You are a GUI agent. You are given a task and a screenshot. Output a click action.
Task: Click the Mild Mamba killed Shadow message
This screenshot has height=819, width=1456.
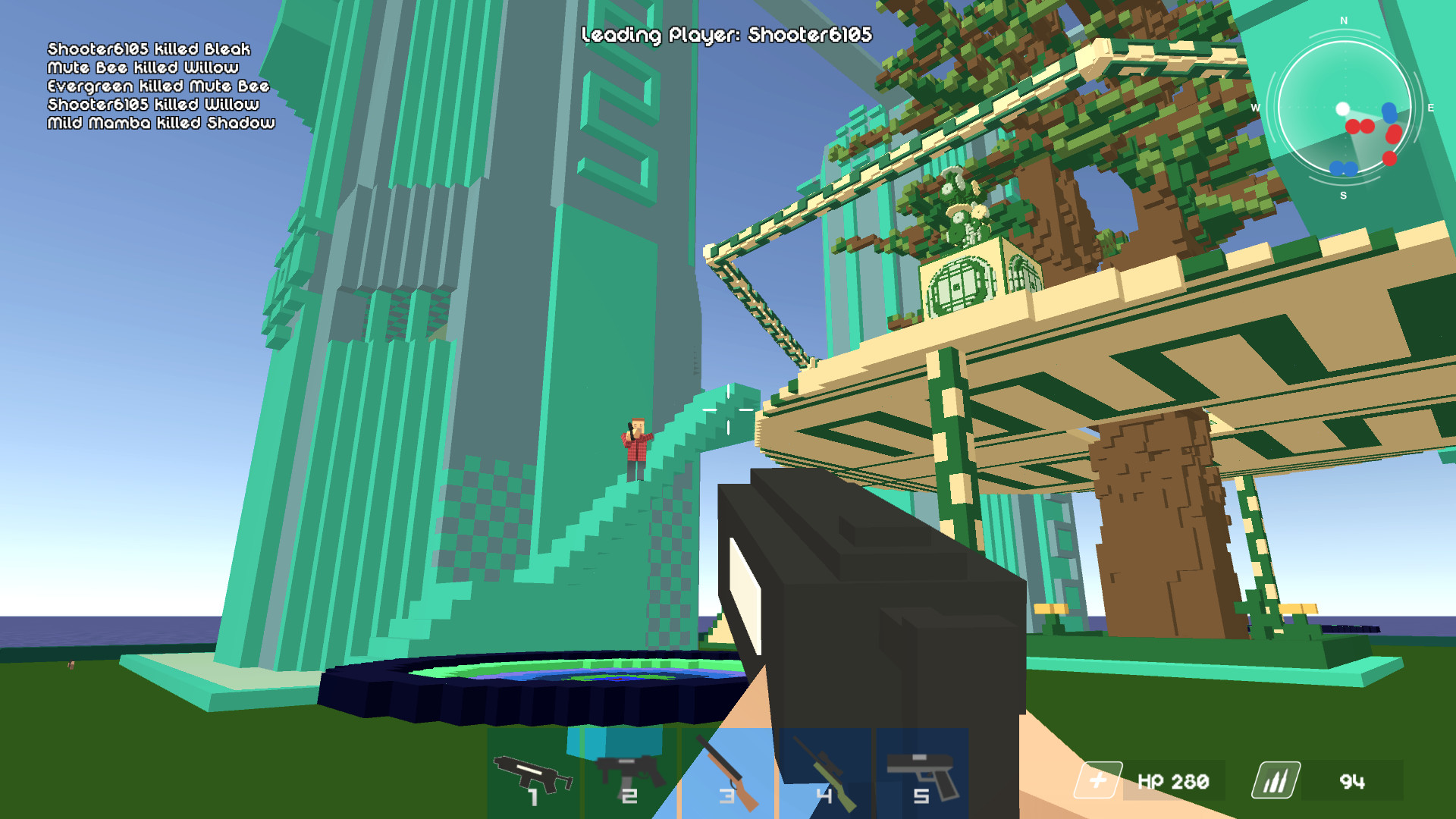(x=161, y=124)
